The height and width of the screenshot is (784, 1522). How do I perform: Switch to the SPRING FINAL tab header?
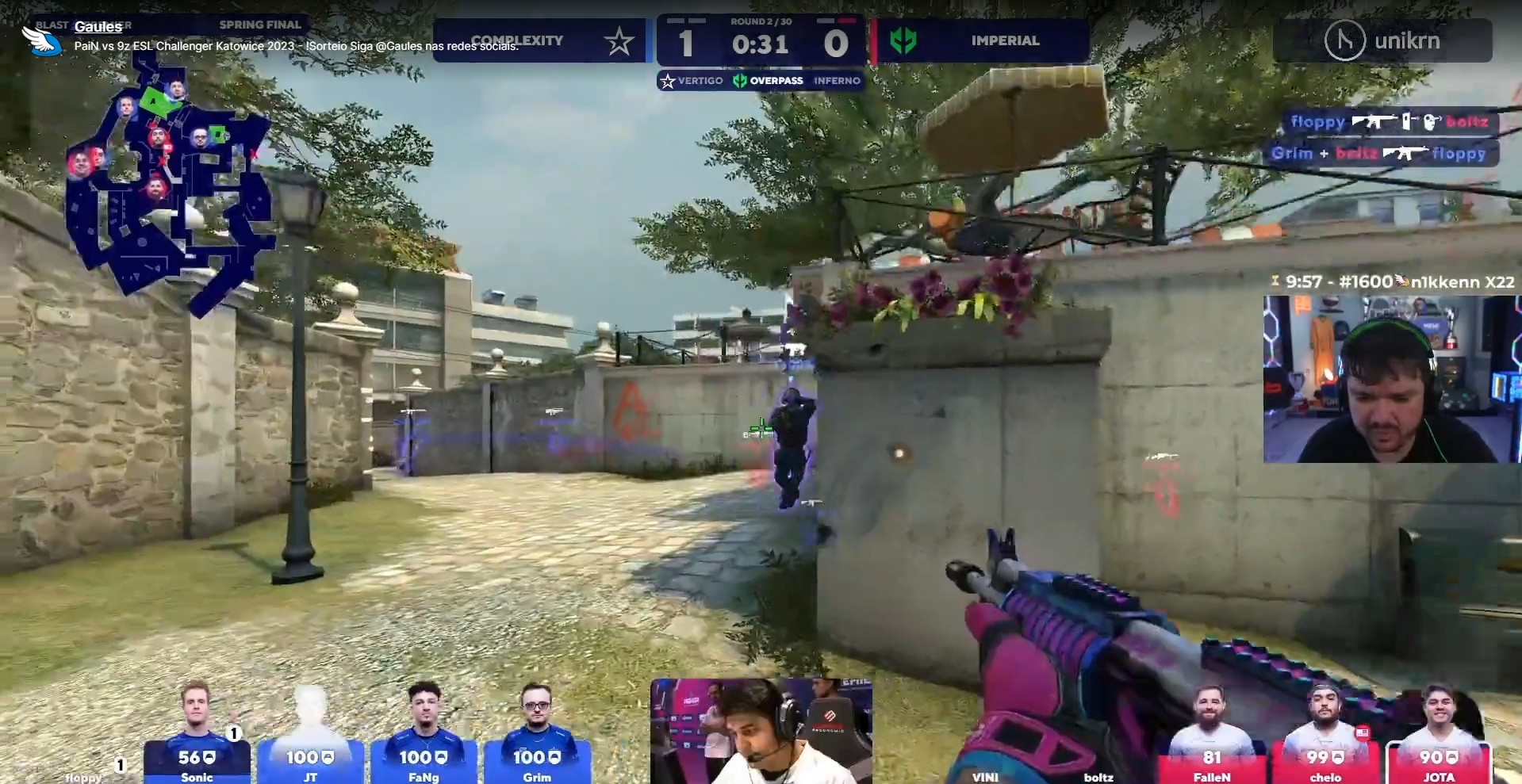pos(261,25)
